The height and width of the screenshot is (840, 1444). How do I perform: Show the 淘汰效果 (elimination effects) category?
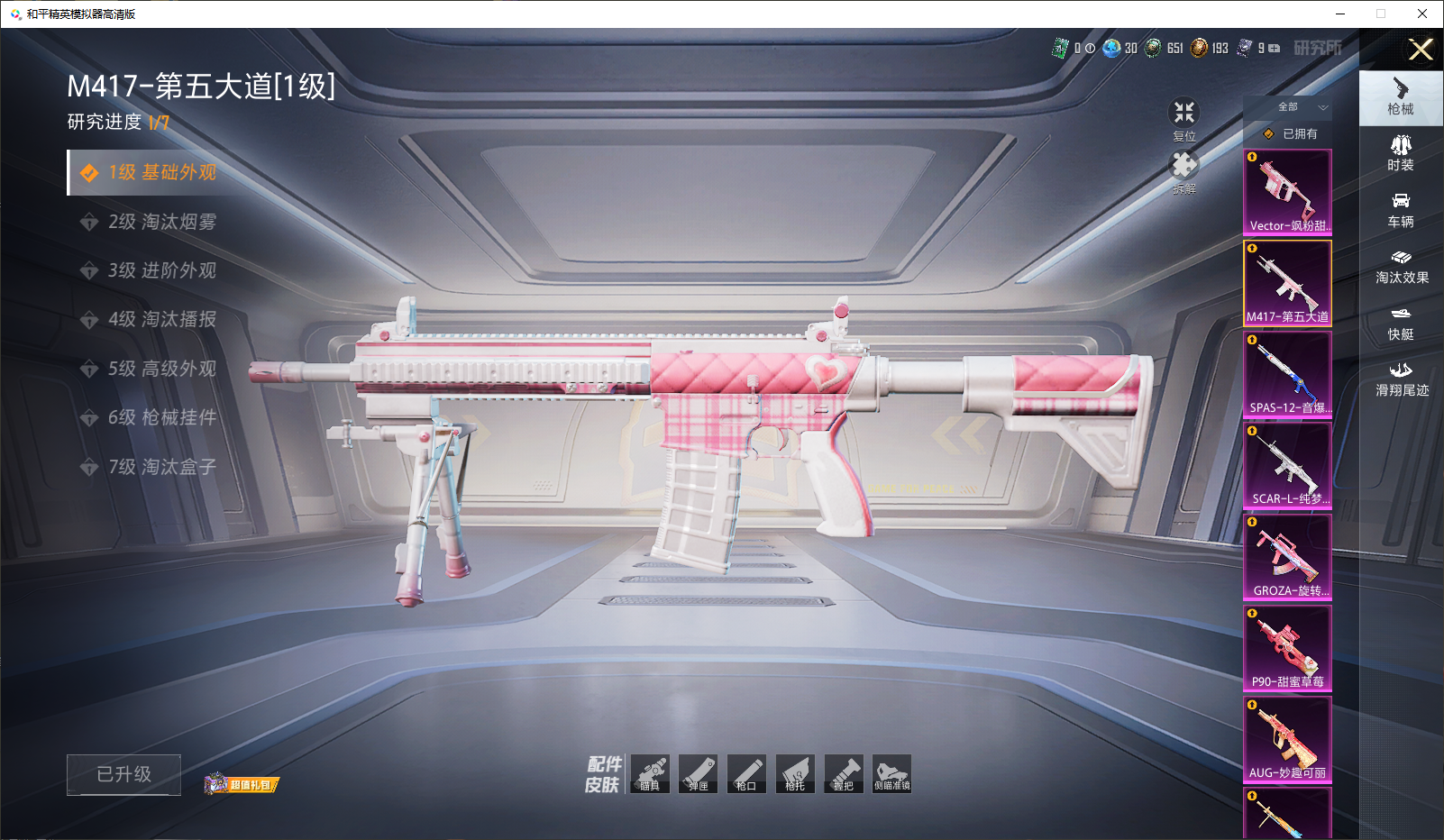[1402, 266]
